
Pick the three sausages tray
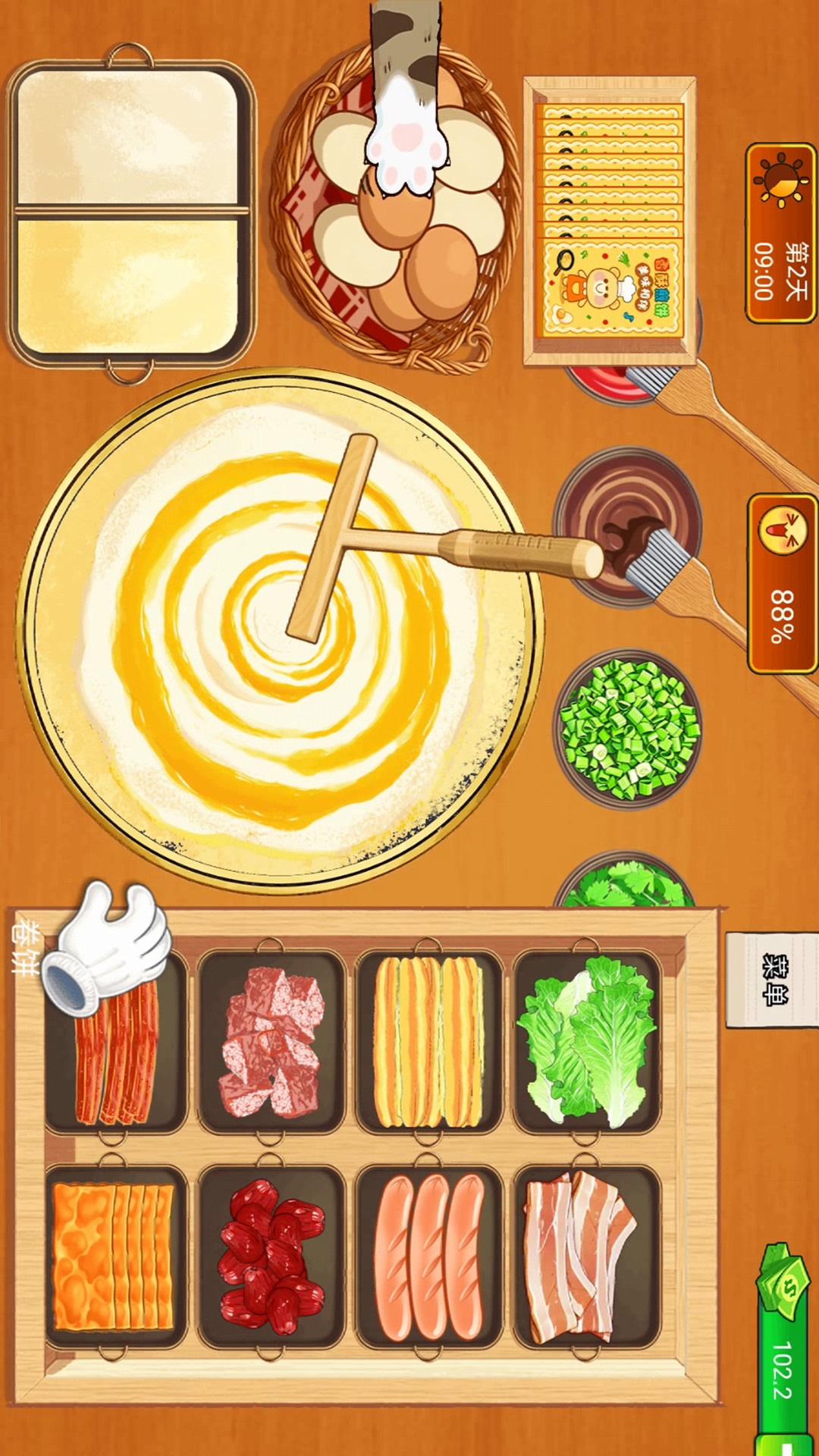click(x=428, y=1257)
